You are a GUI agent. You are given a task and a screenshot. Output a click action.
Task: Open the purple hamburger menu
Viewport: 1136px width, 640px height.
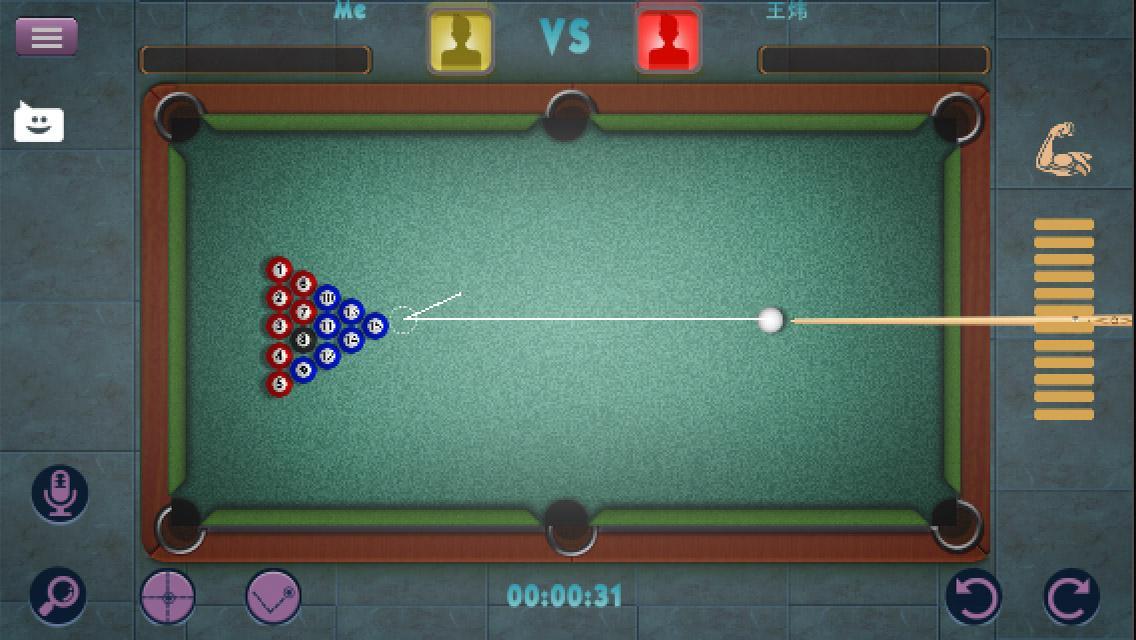[46, 37]
